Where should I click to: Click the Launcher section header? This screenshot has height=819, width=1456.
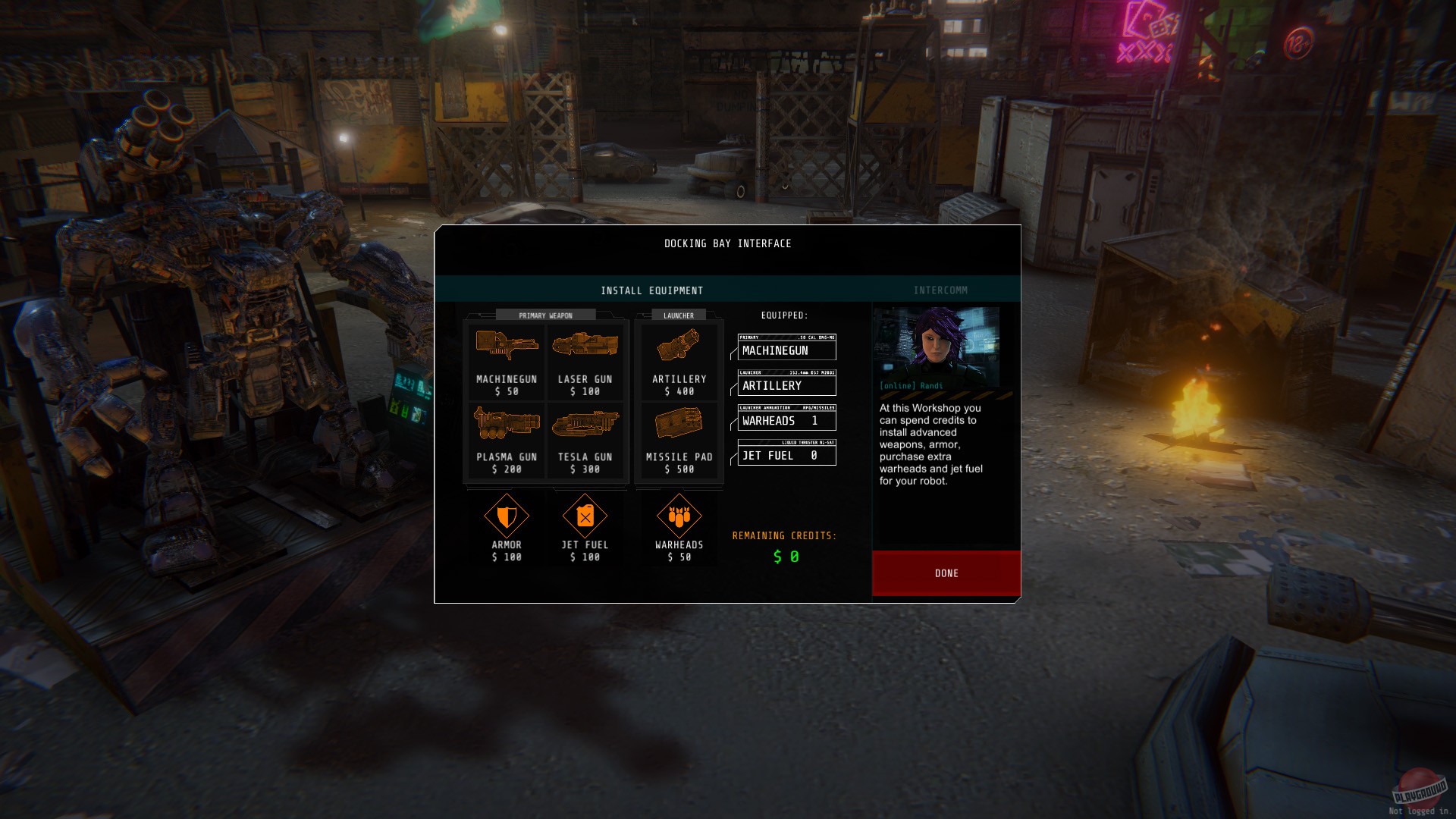click(679, 314)
